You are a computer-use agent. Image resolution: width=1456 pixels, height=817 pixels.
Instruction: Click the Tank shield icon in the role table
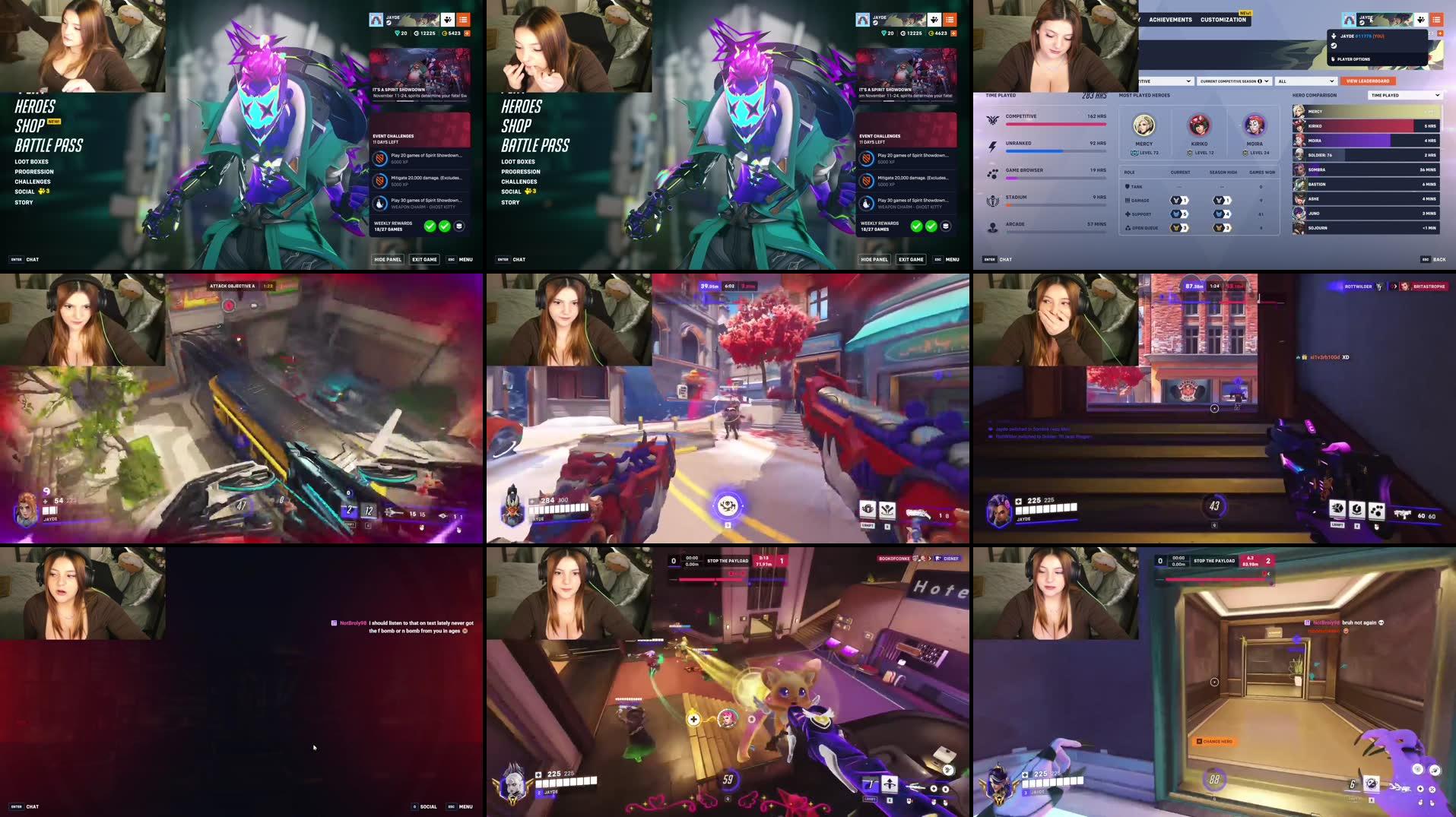[x=1128, y=186]
